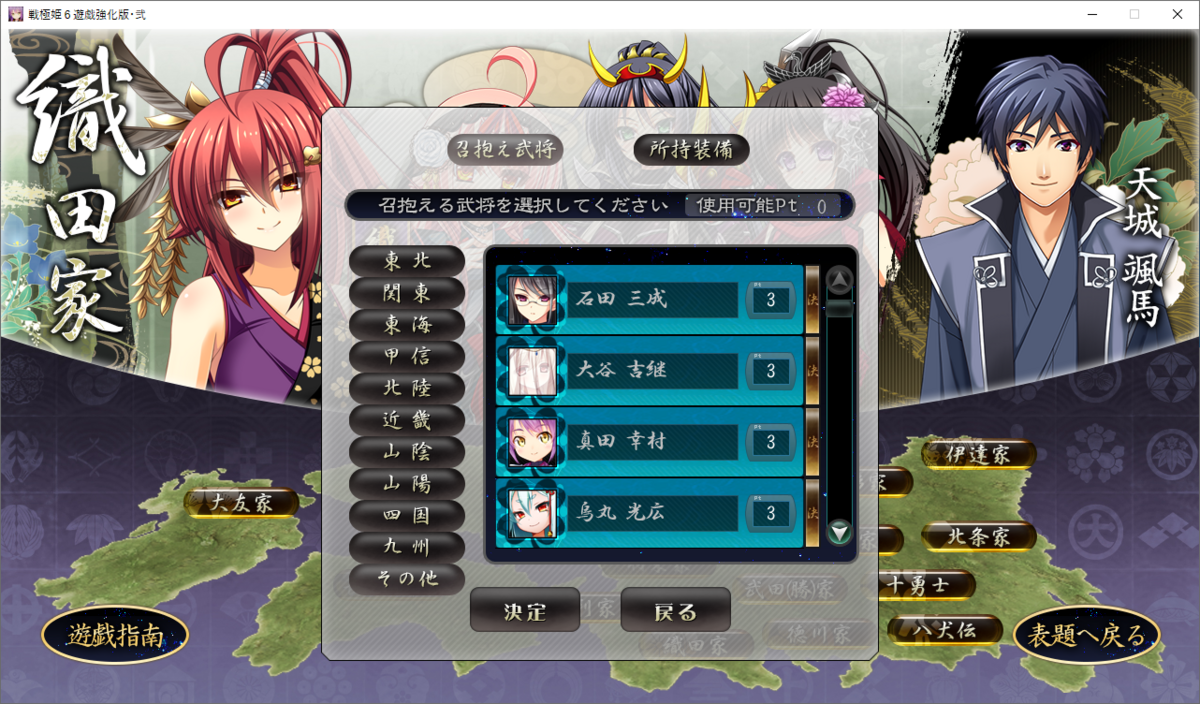Choose the 九州 region
The height and width of the screenshot is (704, 1200).
pos(407,547)
